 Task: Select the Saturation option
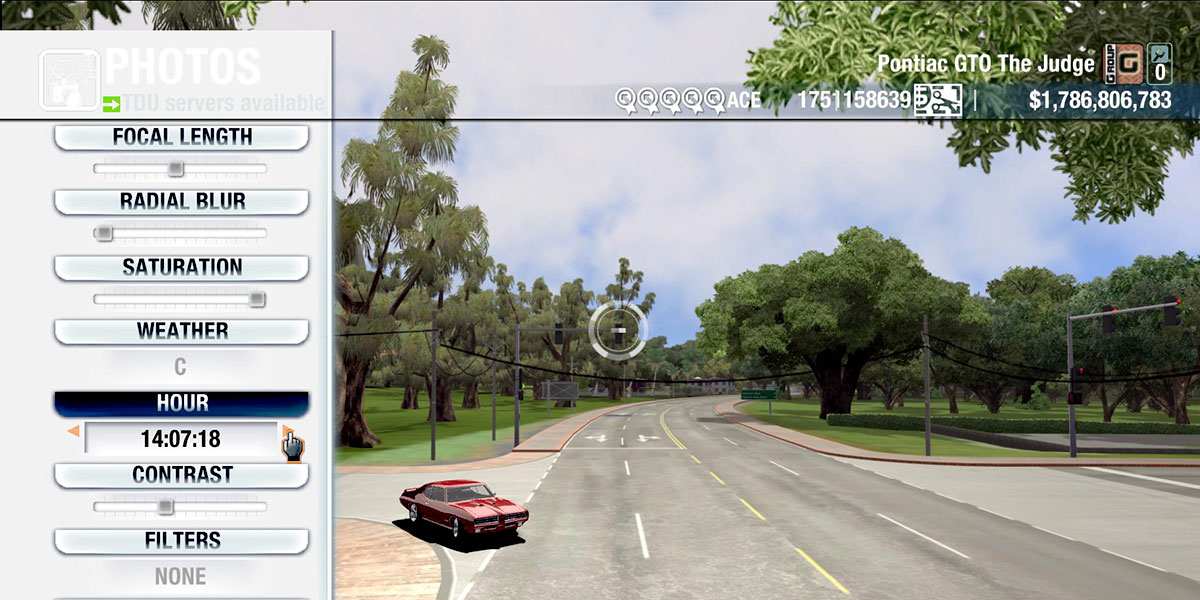click(x=181, y=267)
